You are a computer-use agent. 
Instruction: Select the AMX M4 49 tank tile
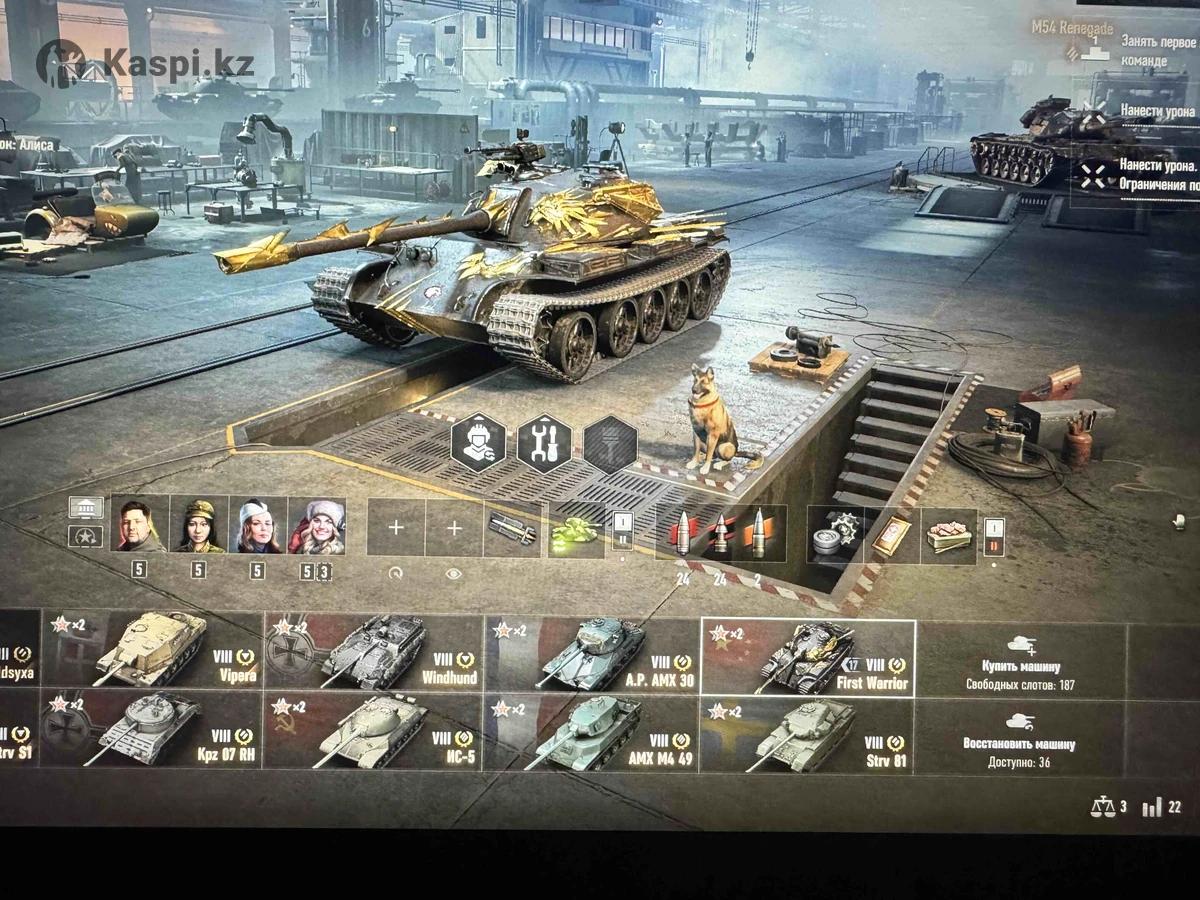point(592,732)
